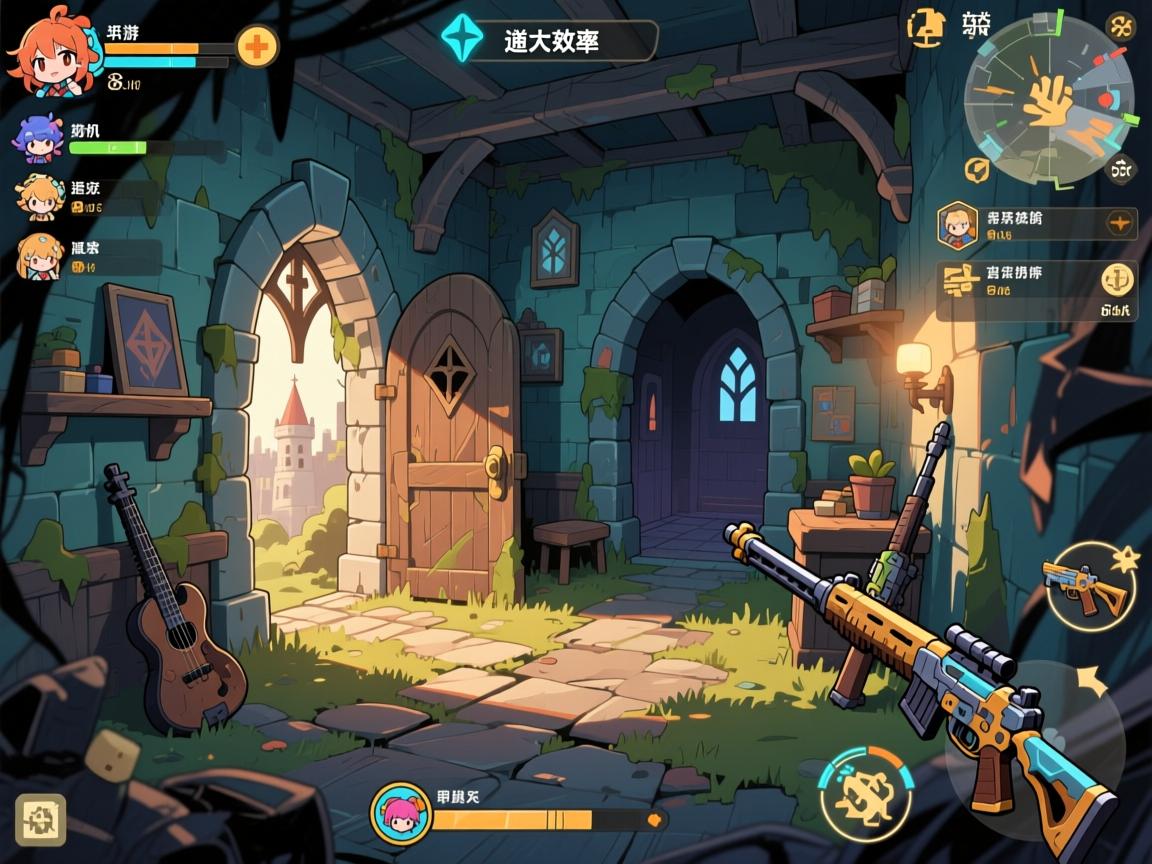Click the orange icon left of the minimap's top

click(925, 27)
